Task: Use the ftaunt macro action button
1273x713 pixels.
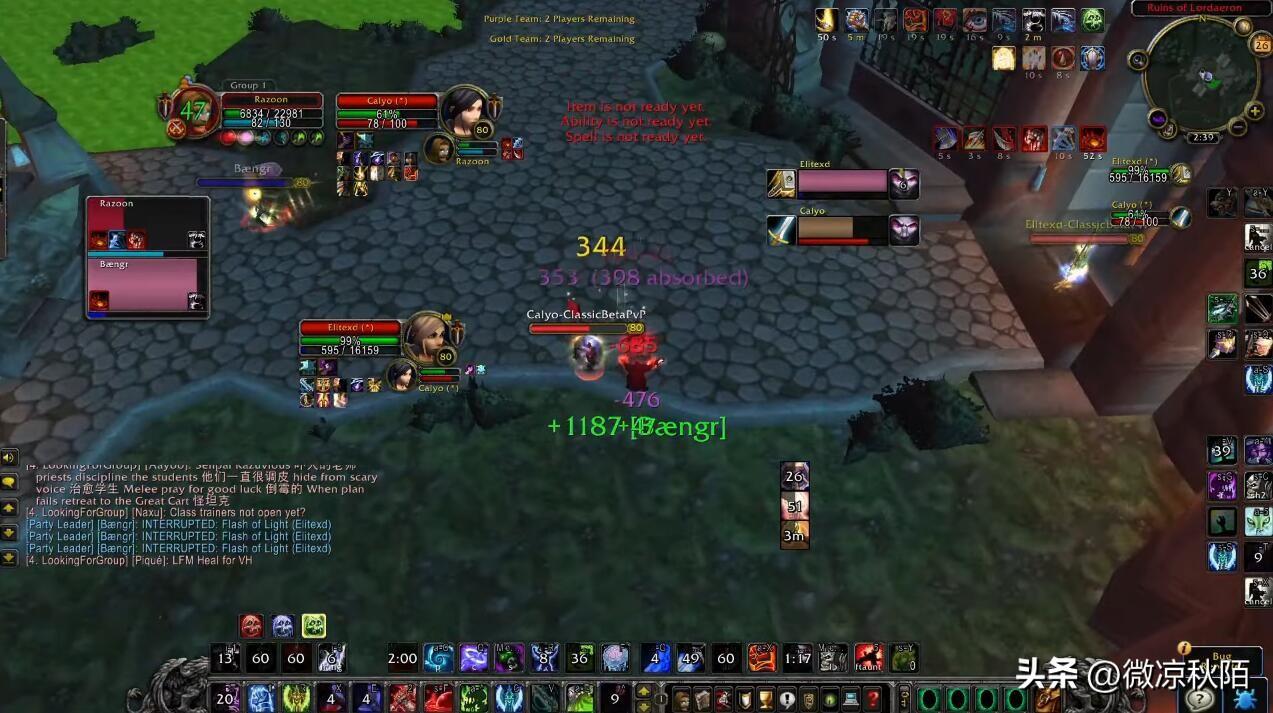Action: coord(868,657)
